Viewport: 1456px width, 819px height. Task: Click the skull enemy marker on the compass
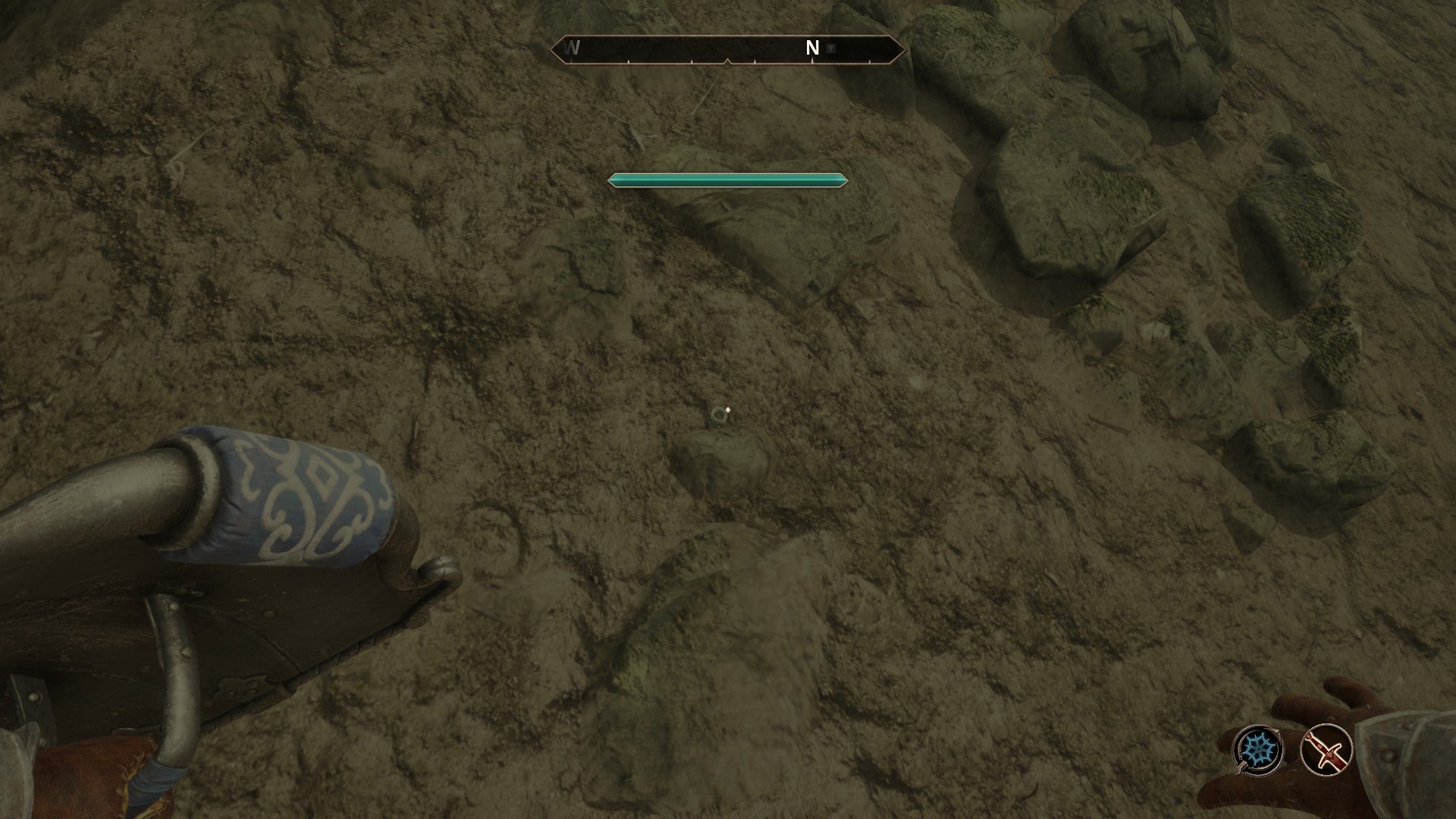[830, 48]
